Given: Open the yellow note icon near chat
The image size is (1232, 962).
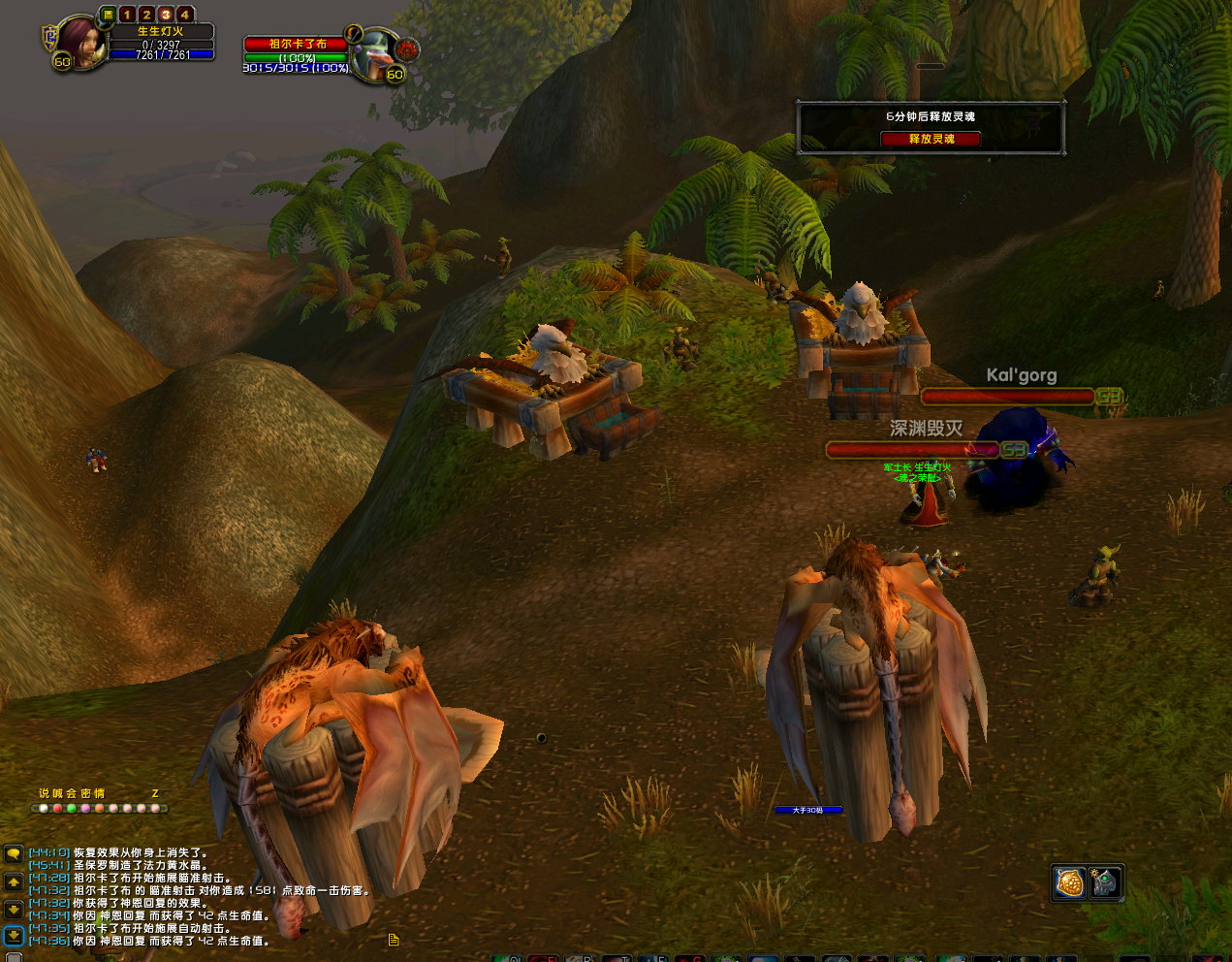Looking at the screenshot, I should click(394, 940).
